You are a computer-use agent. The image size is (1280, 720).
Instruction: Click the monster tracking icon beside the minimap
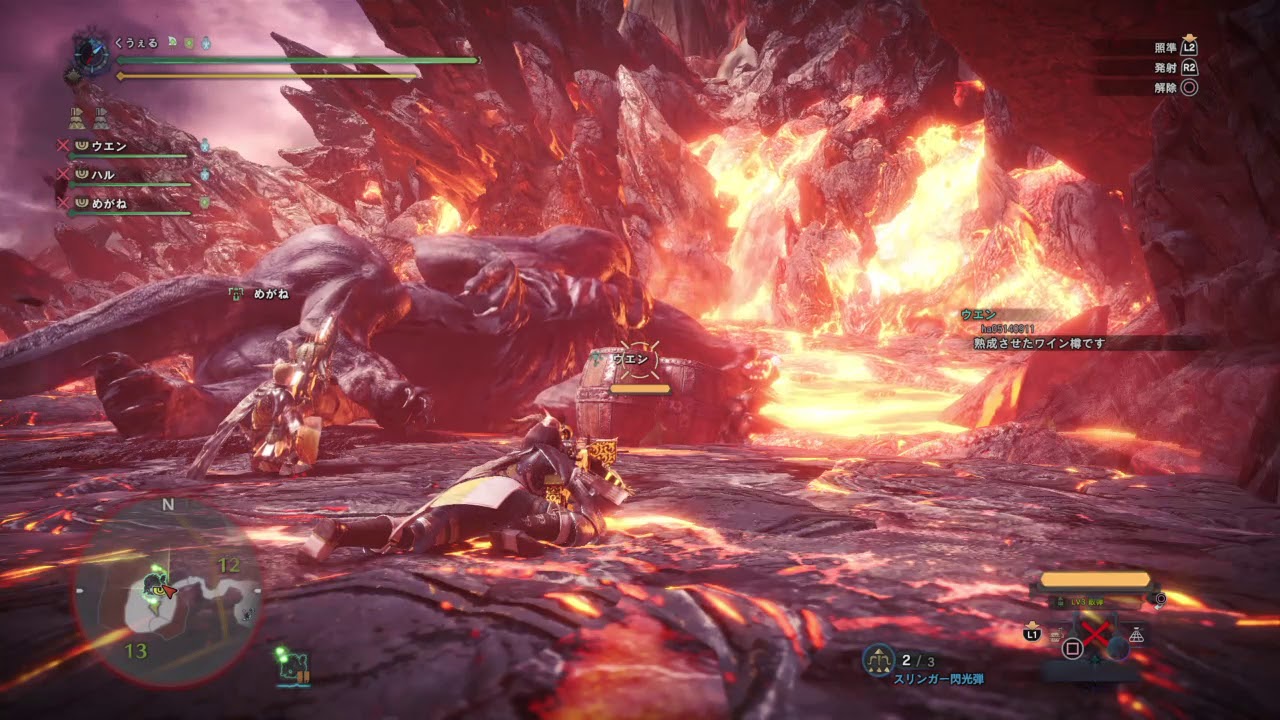(294, 664)
